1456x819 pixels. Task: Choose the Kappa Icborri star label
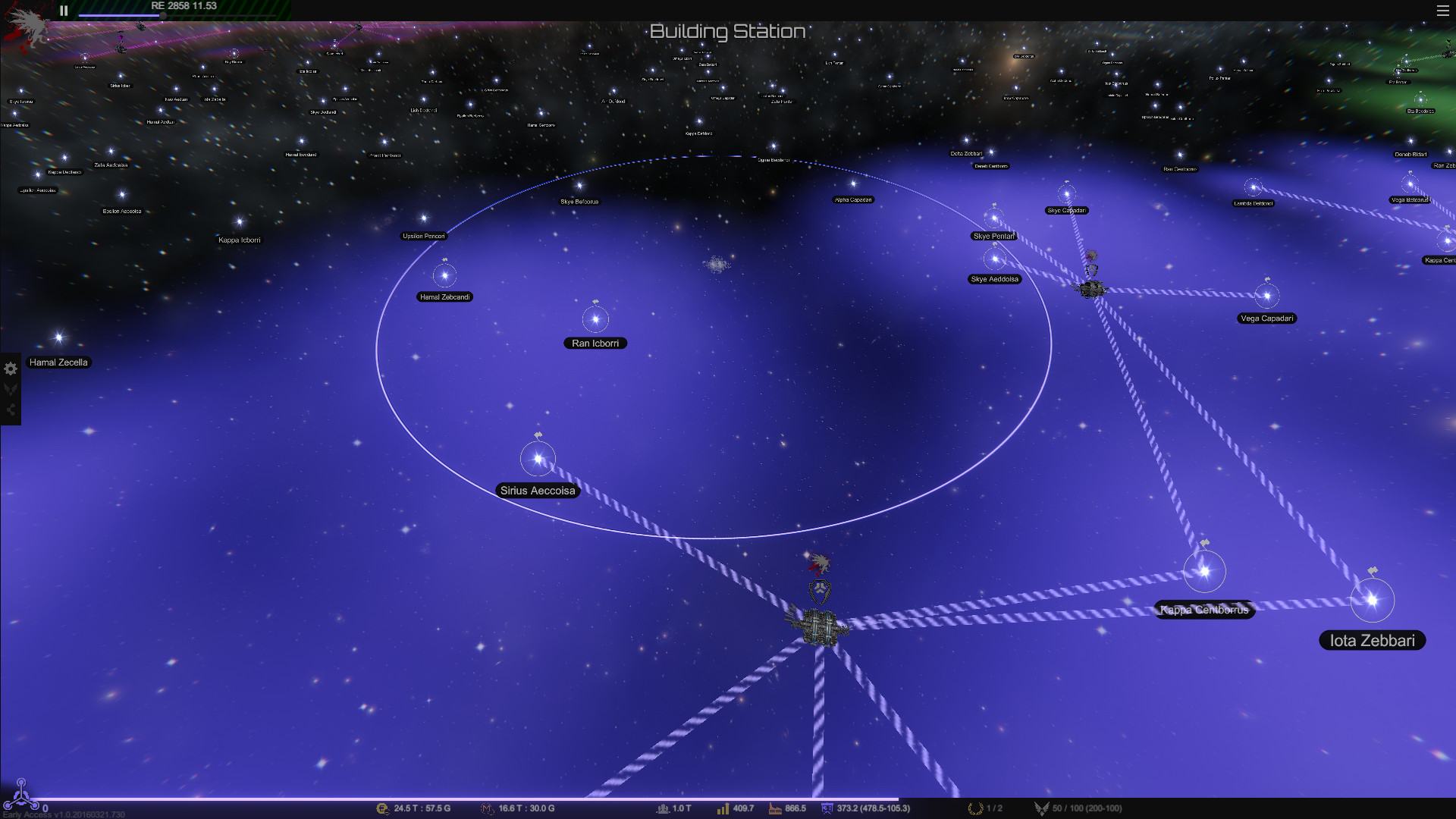pyautogui.click(x=240, y=240)
